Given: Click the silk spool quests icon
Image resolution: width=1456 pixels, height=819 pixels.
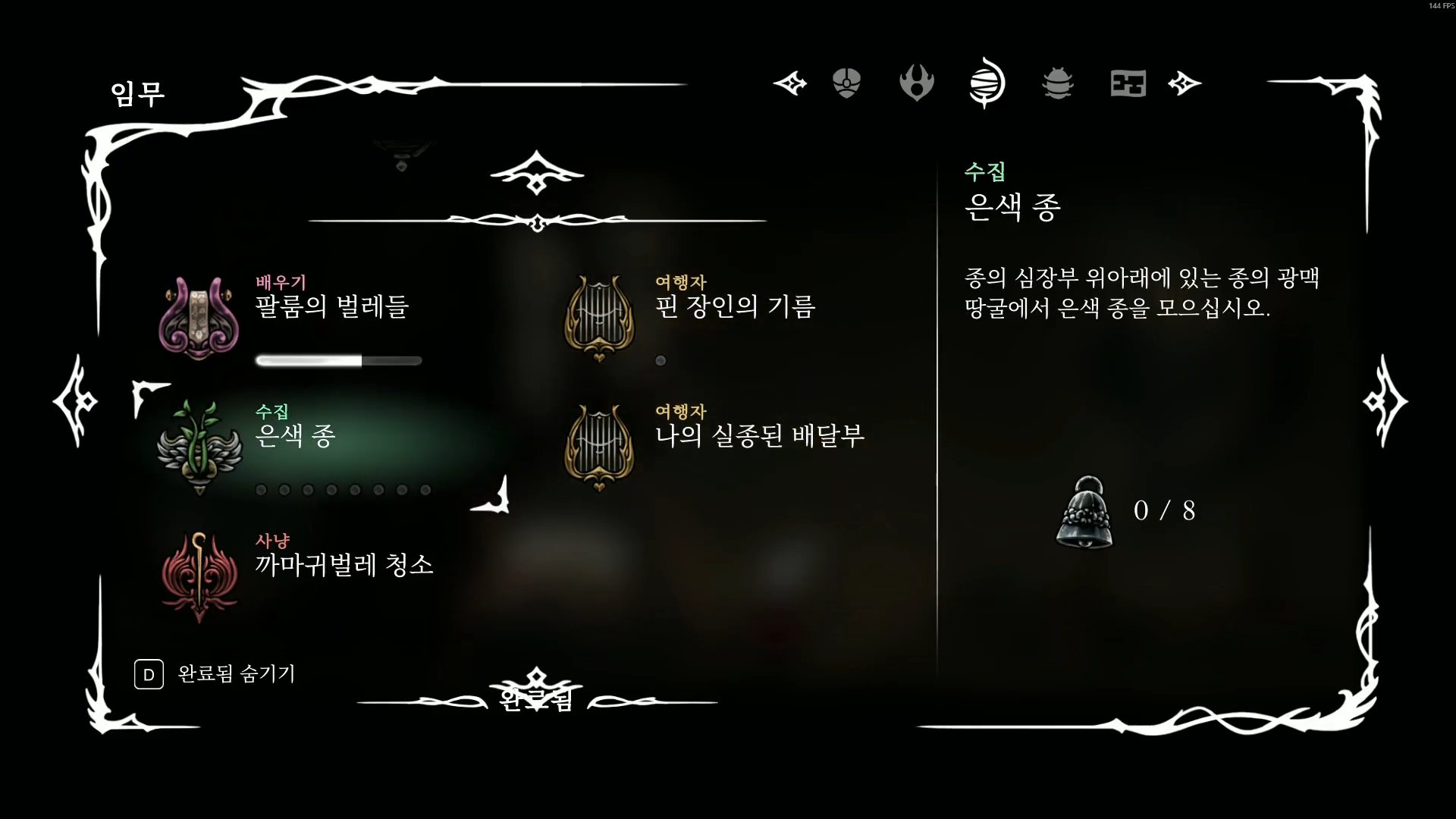Looking at the screenshot, I should pos(987,83).
